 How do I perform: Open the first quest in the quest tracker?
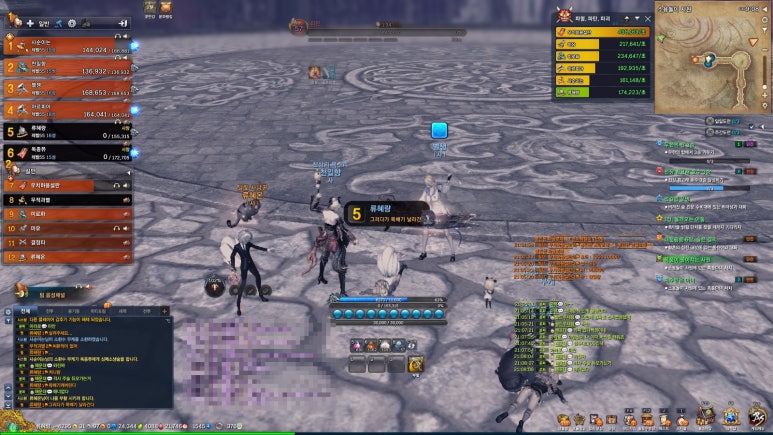700,145
